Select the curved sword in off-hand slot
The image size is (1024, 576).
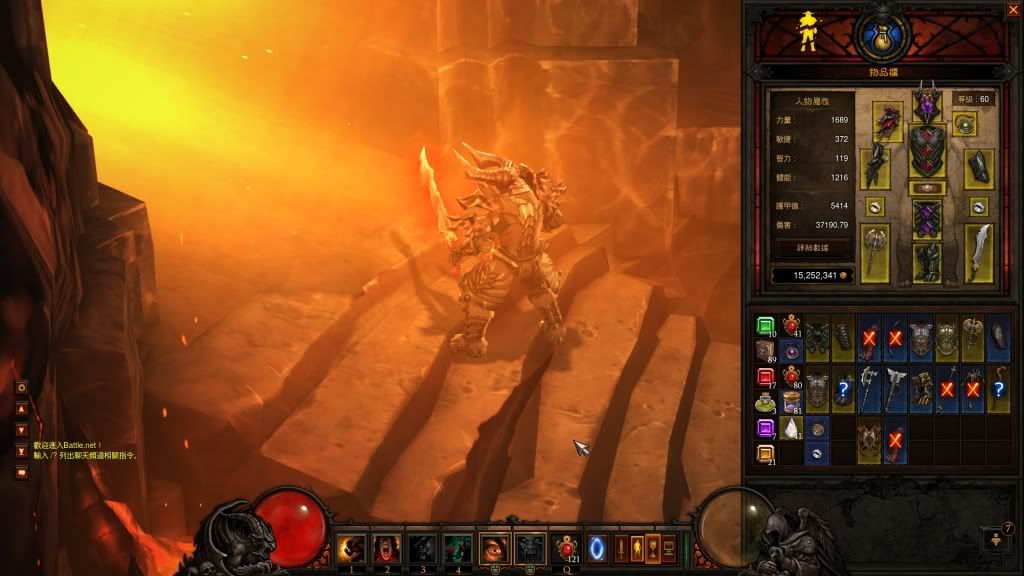click(x=978, y=252)
